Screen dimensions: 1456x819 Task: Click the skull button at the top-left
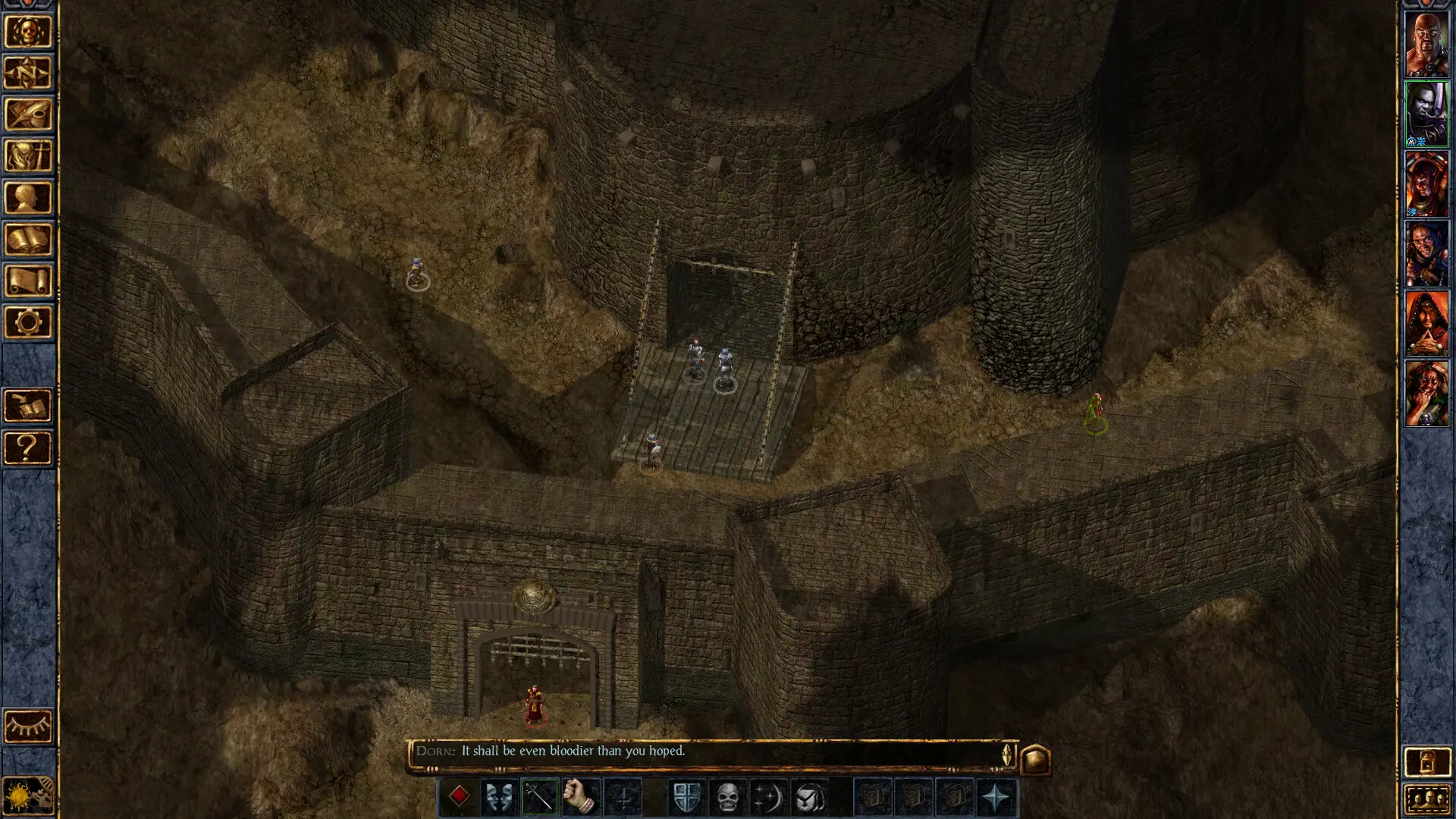click(28, 32)
